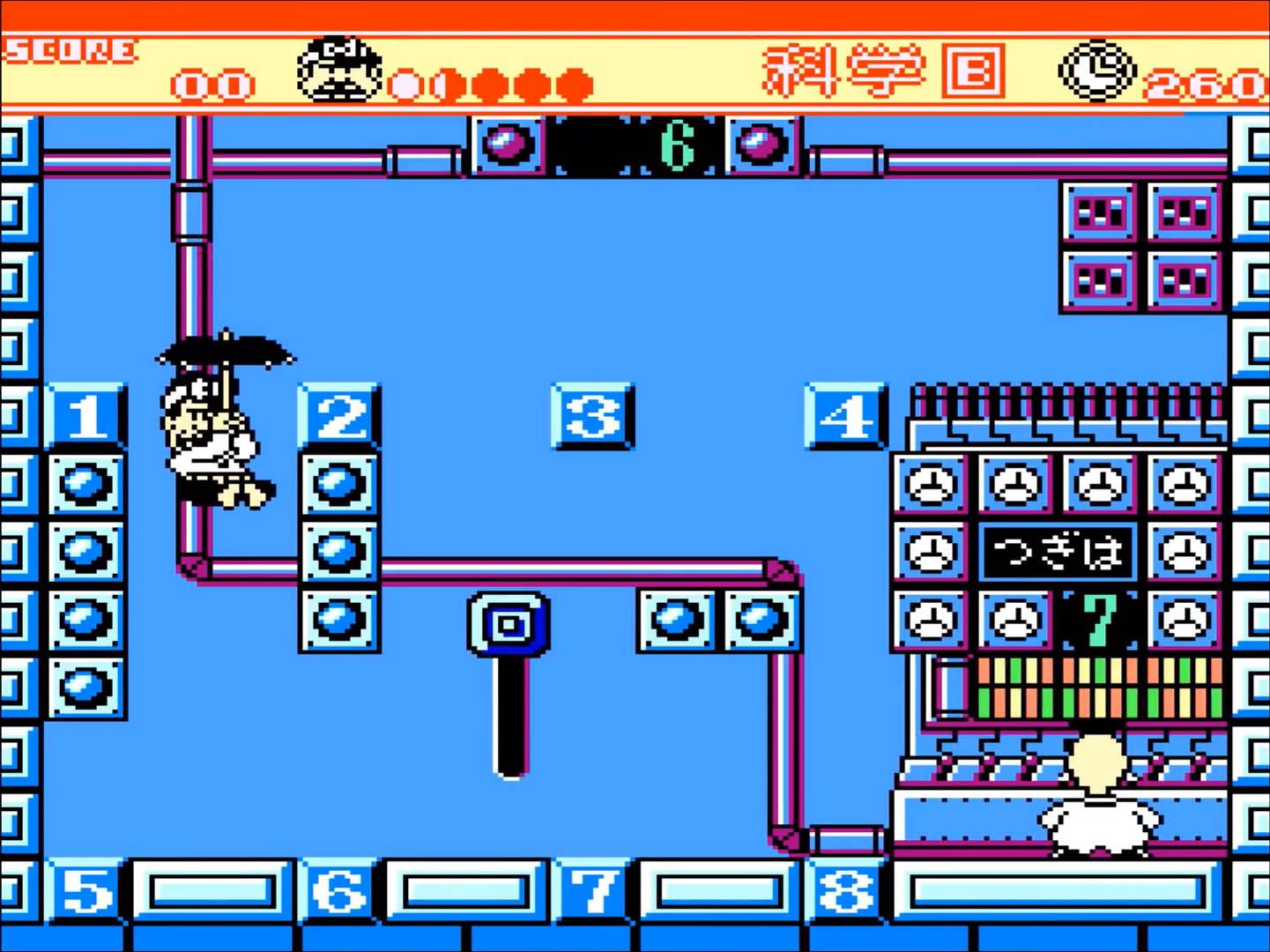Screen dimensions: 1270x952
Task: Pick the number 4 block
Action: point(845,417)
